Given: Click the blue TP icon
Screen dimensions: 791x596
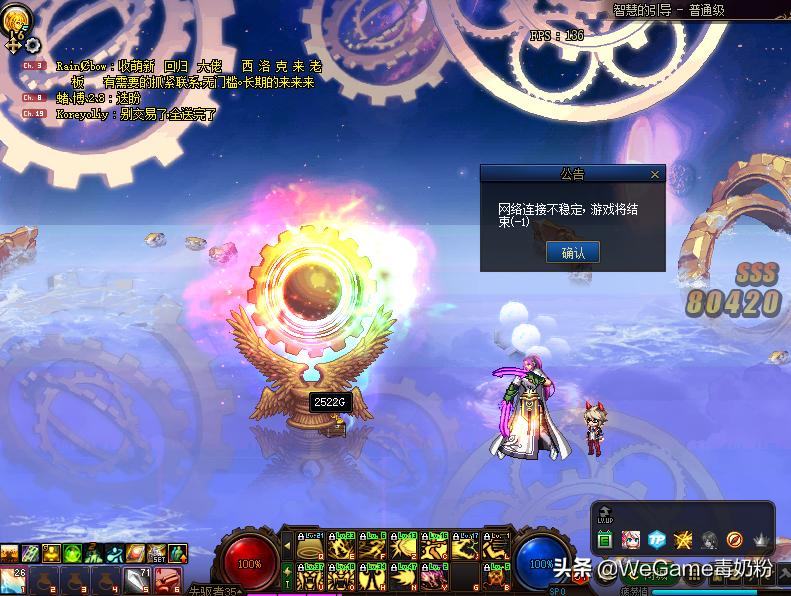Looking at the screenshot, I should tap(657, 540).
